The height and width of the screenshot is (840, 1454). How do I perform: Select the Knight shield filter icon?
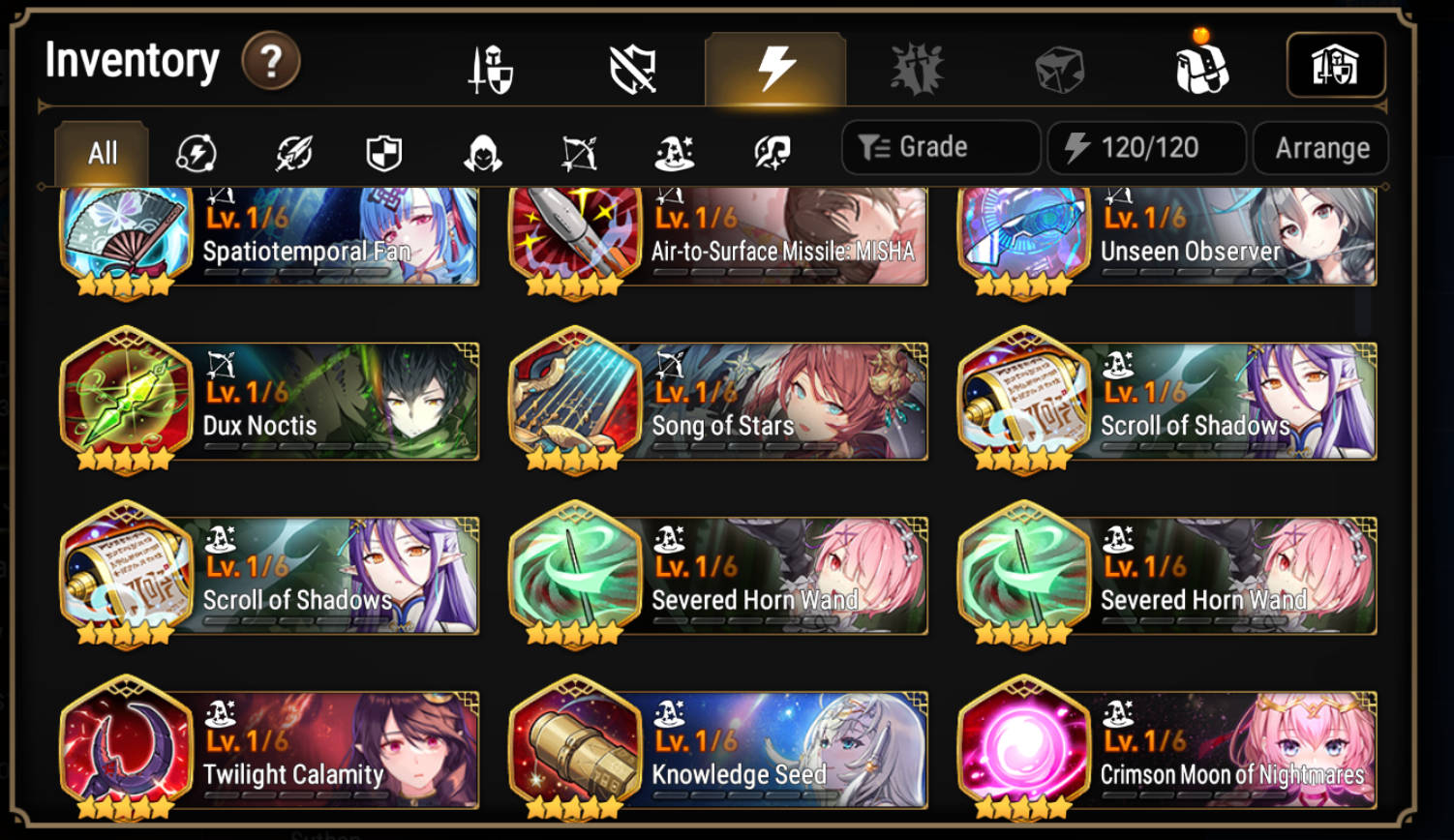[x=383, y=148]
